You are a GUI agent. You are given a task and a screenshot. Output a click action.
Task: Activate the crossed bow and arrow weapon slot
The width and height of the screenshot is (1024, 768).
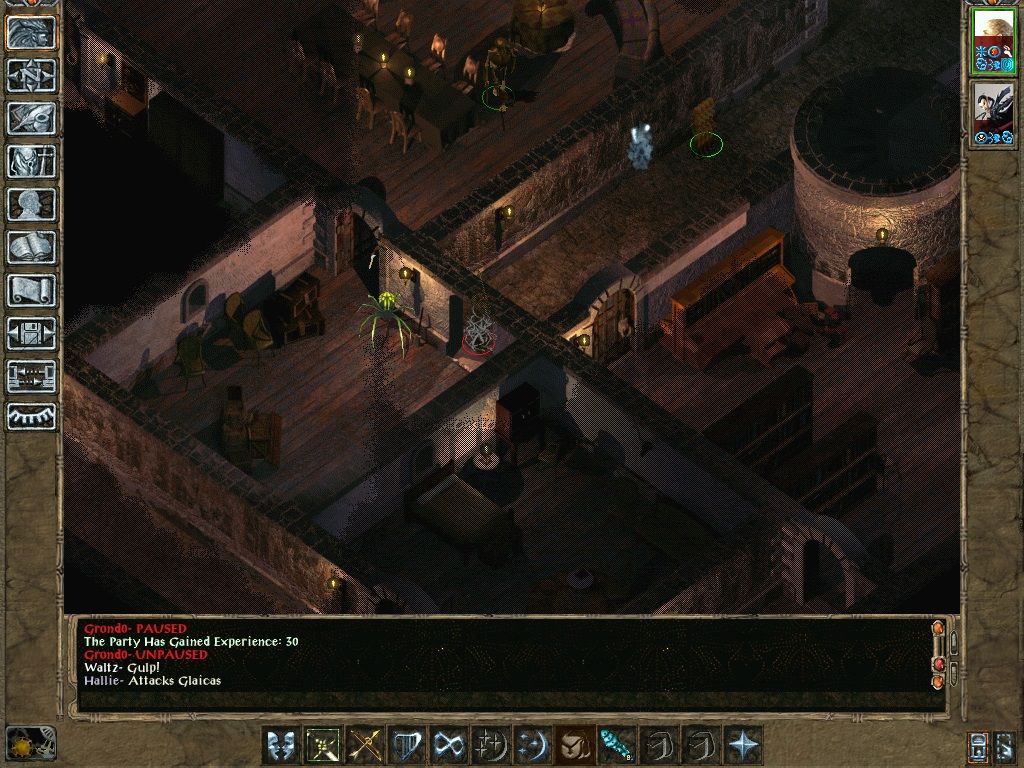[365, 745]
